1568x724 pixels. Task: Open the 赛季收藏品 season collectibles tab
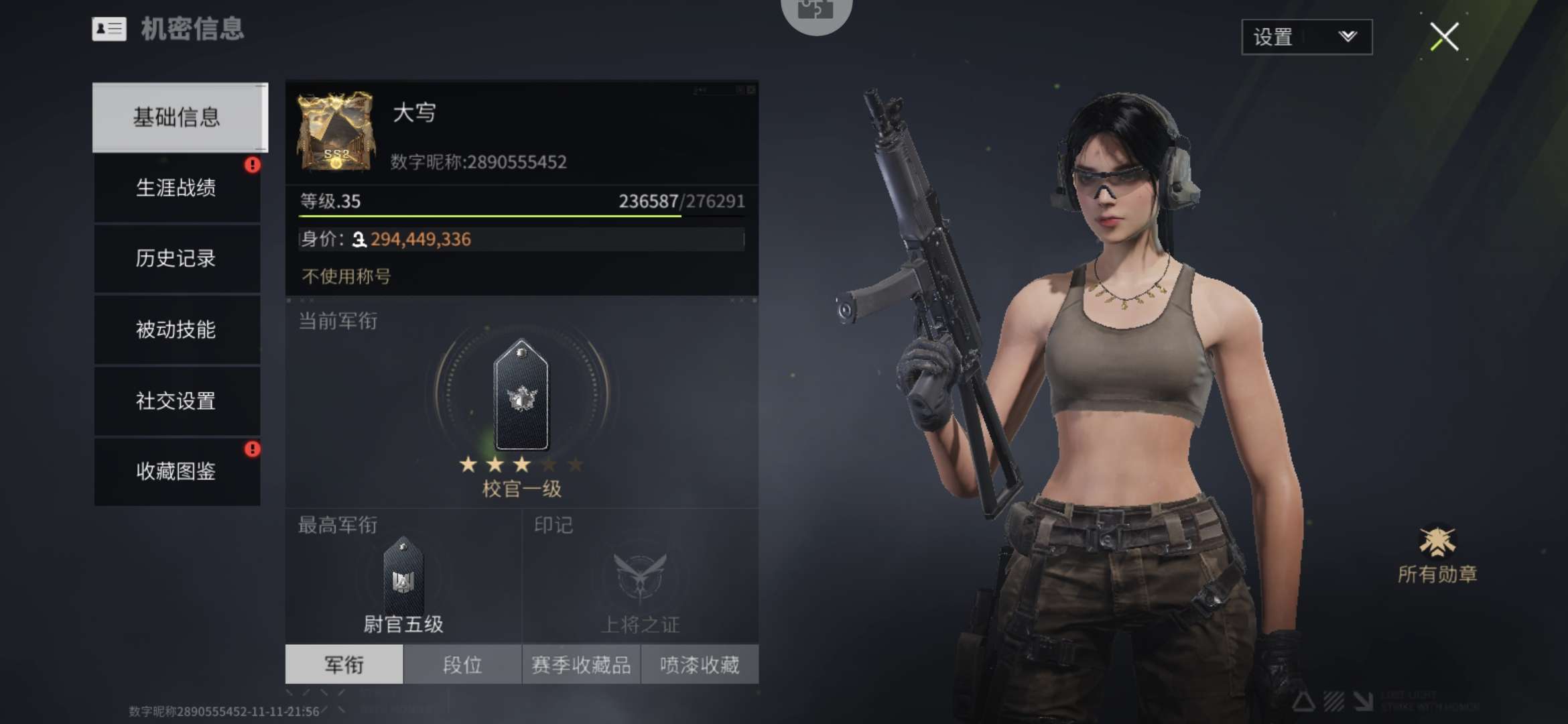581,664
